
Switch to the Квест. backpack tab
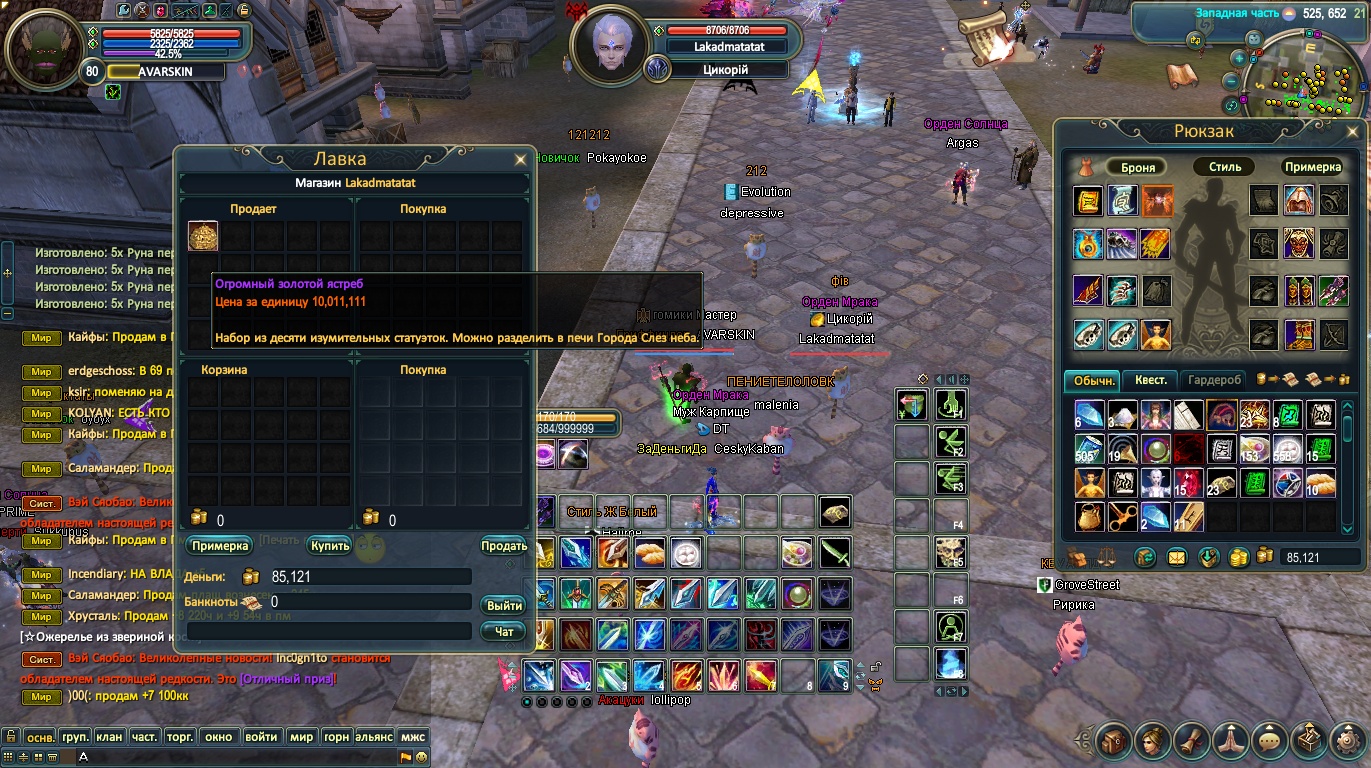tap(1149, 380)
